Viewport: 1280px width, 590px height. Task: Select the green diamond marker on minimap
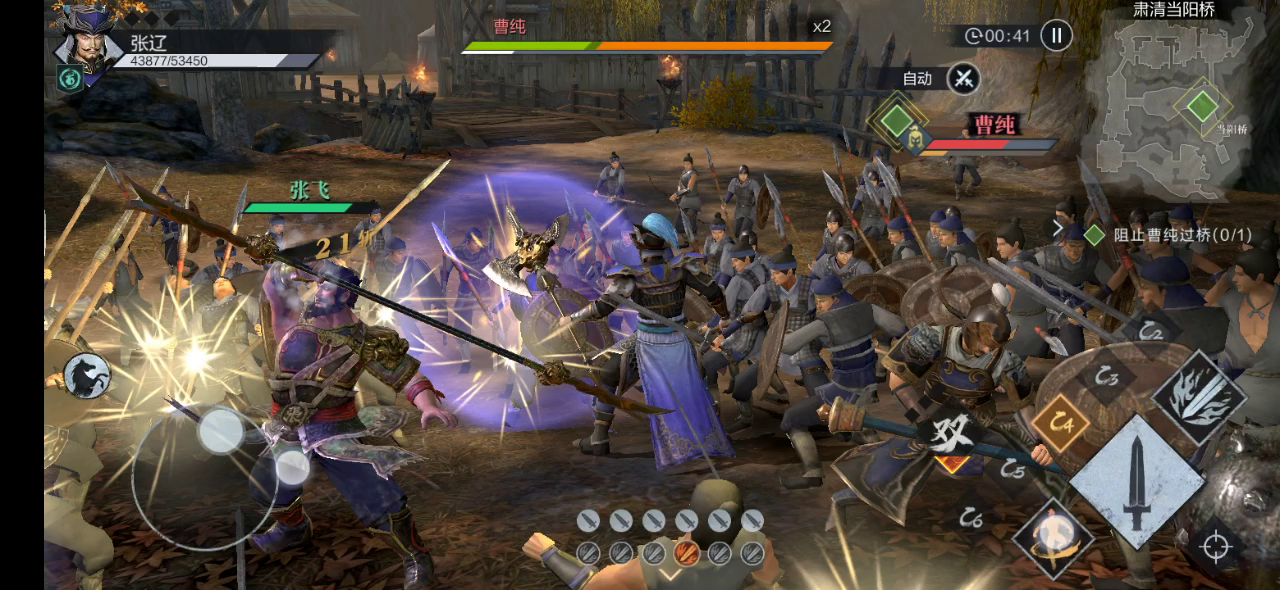(1203, 105)
